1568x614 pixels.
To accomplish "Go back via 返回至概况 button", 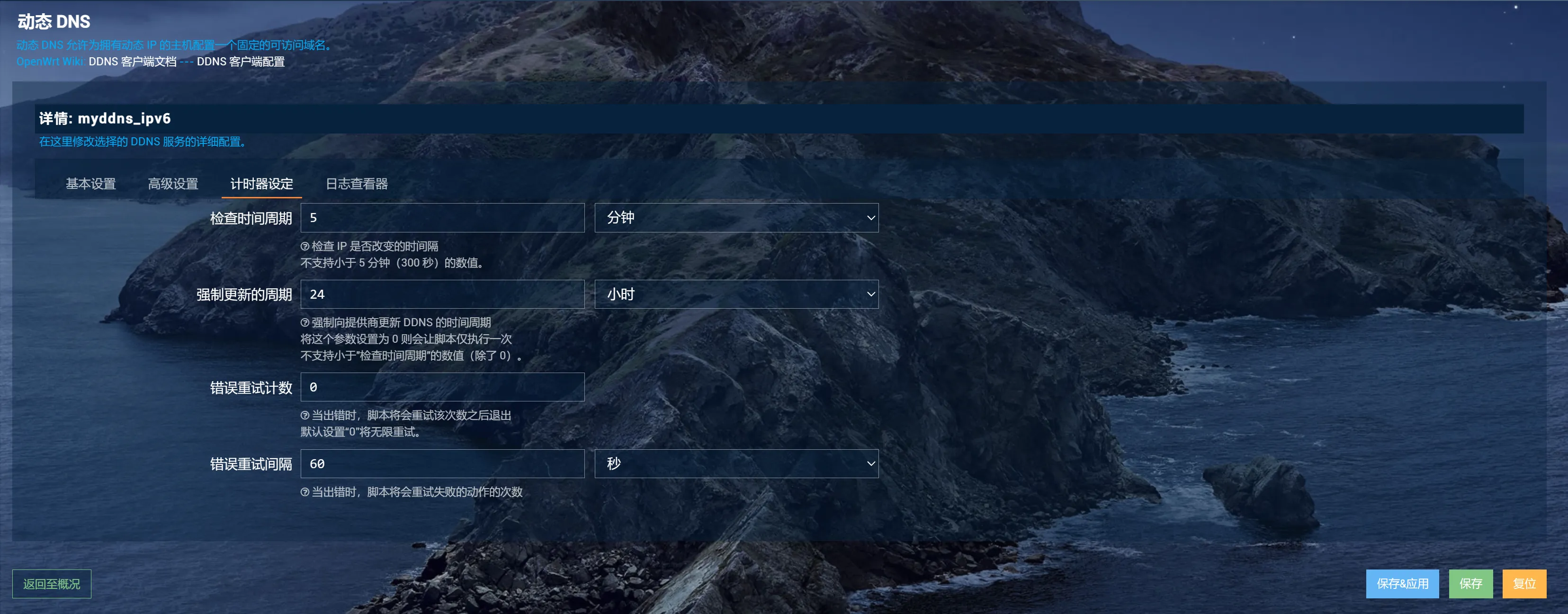I will (x=52, y=584).
